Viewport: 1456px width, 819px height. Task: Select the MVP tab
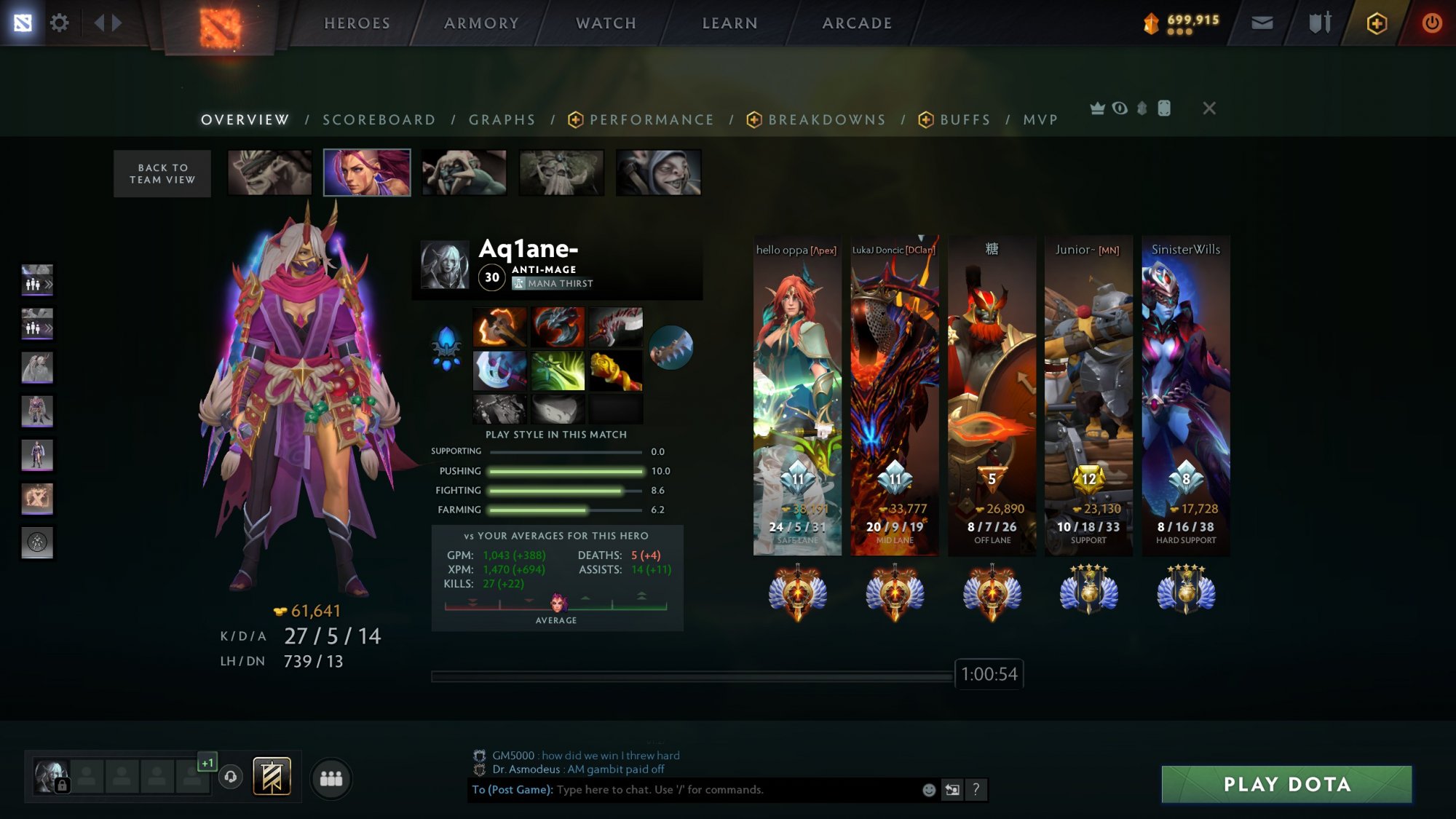coord(1040,120)
